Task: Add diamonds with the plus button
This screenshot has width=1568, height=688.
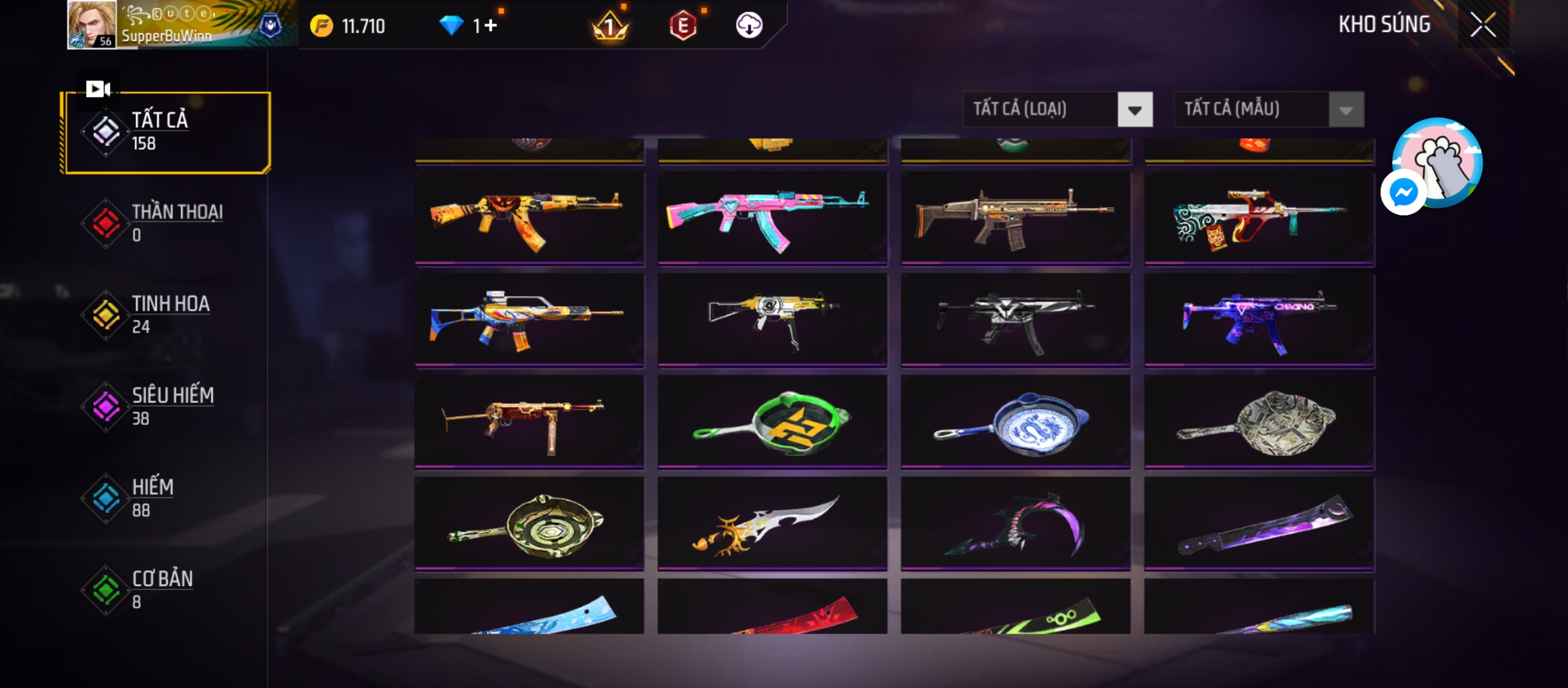Action: click(x=490, y=25)
